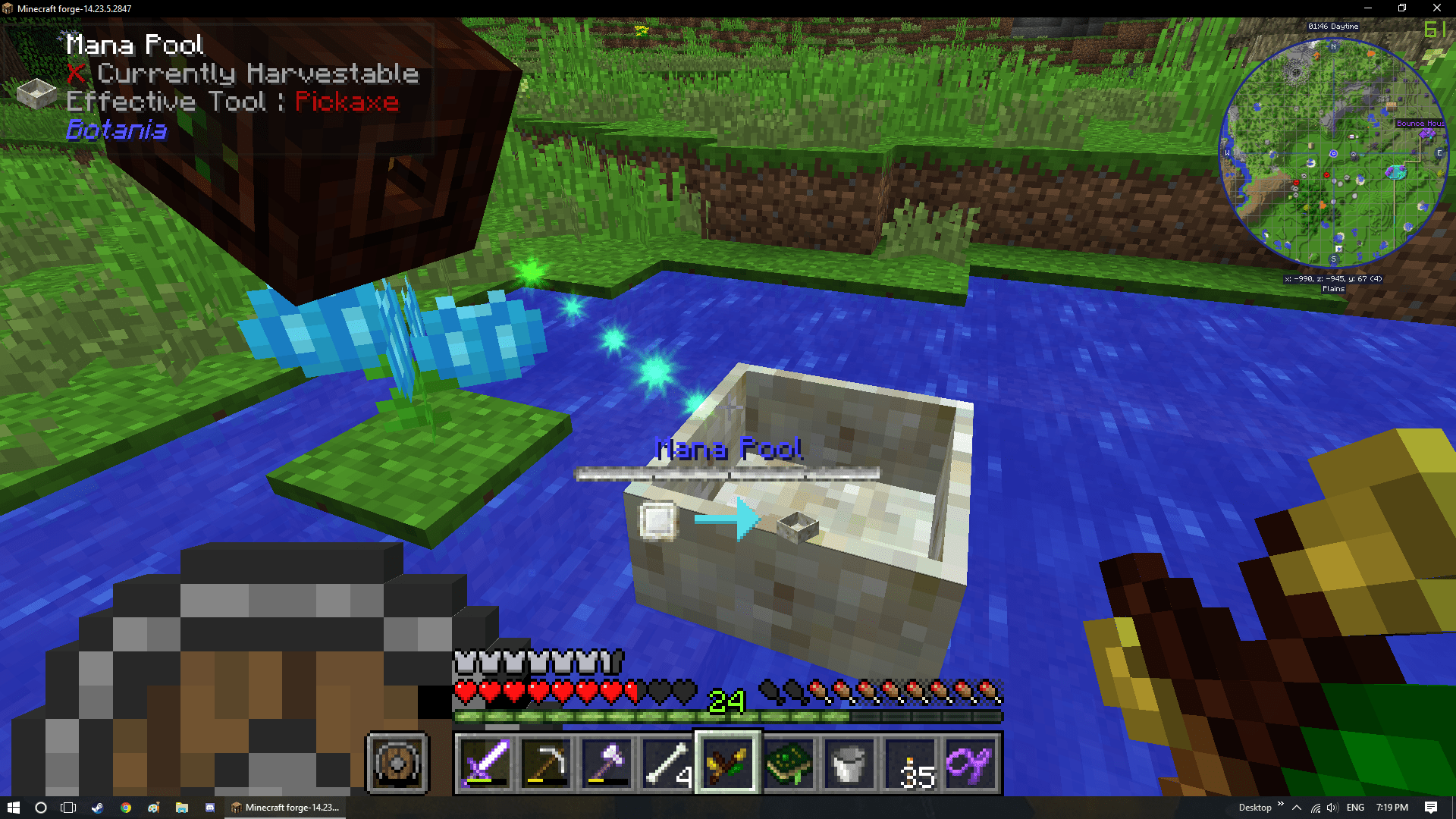
Task: Switch to the Minecraft forge taskbar window
Action: [x=284, y=807]
